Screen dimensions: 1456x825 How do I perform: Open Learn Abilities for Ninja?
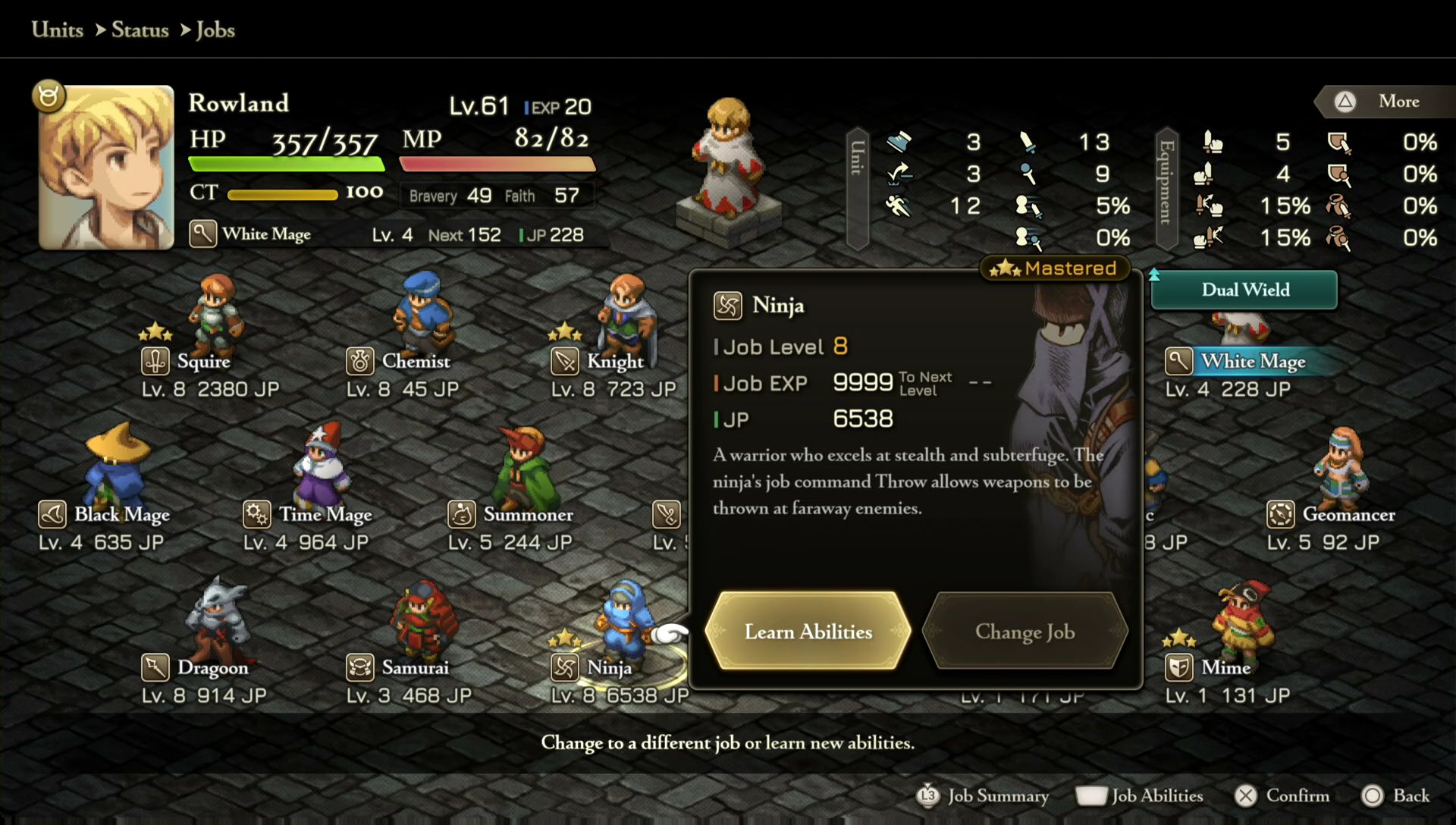pos(808,632)
